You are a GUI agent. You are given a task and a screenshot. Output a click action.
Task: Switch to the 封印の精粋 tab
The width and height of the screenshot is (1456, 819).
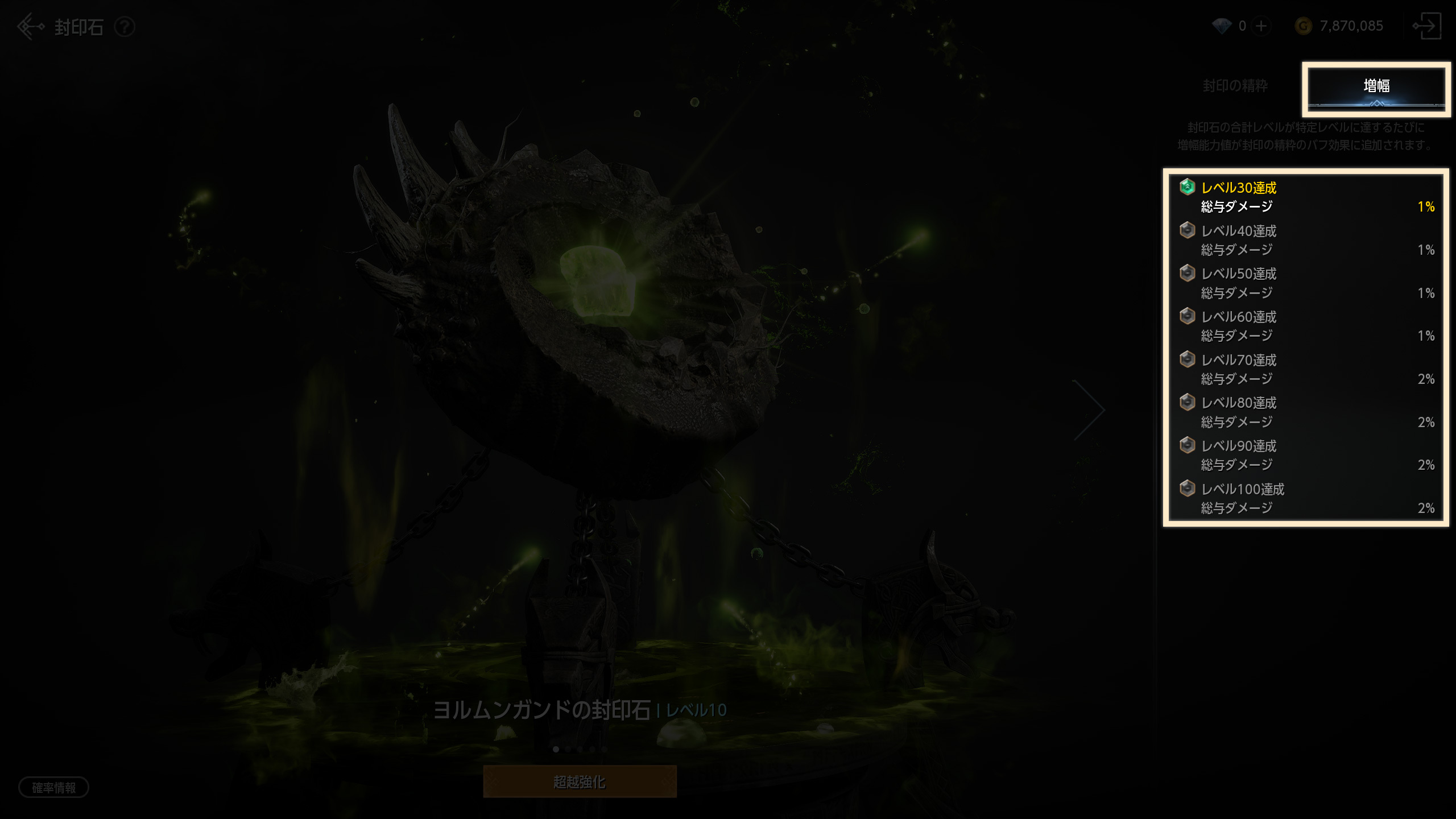click(x=1235, y=86)
